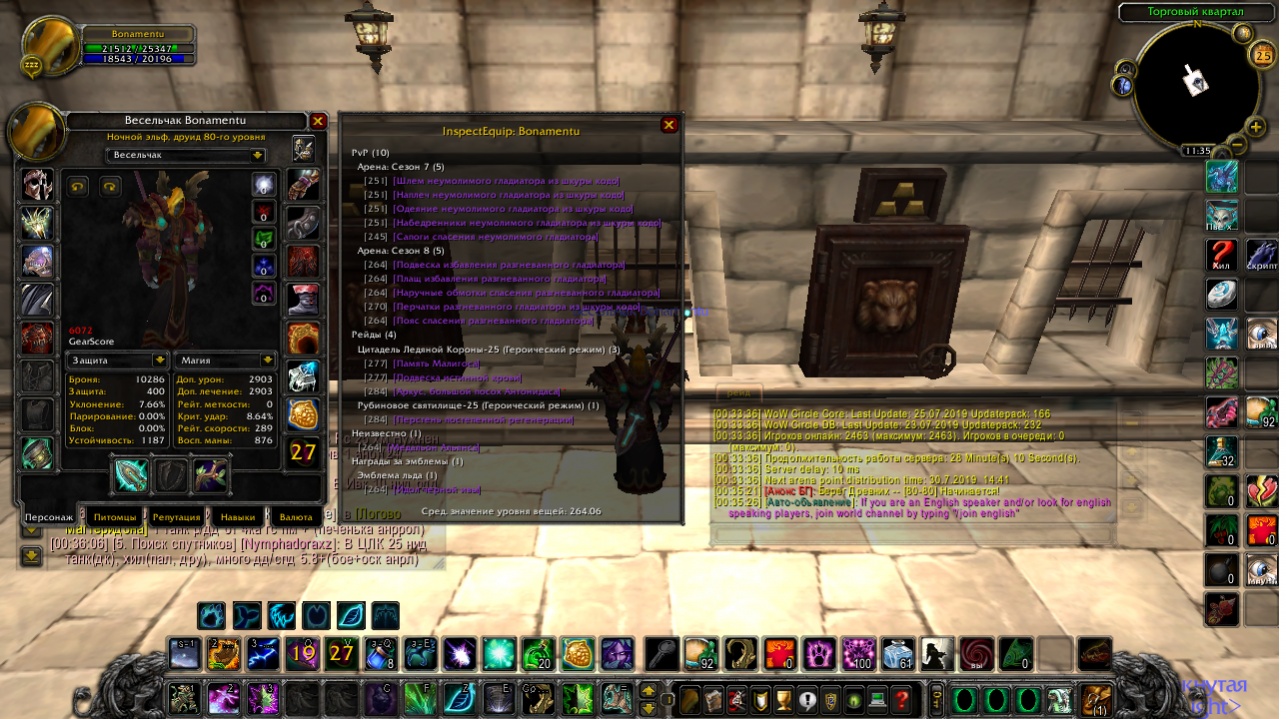
Task: Close the character sheet window
Action: coord(318,121)
